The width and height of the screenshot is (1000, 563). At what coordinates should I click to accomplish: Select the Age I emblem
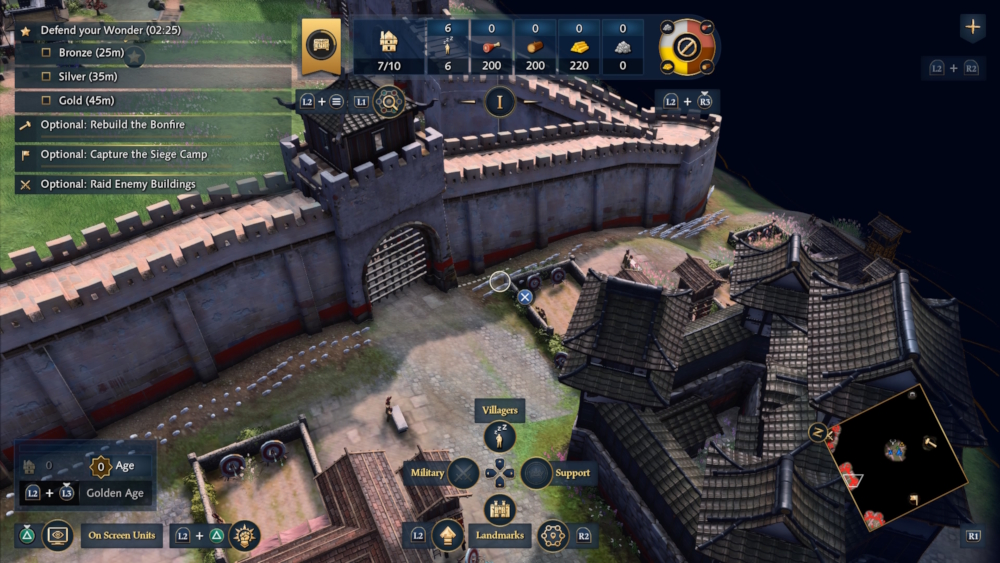(x=499, y=101)
